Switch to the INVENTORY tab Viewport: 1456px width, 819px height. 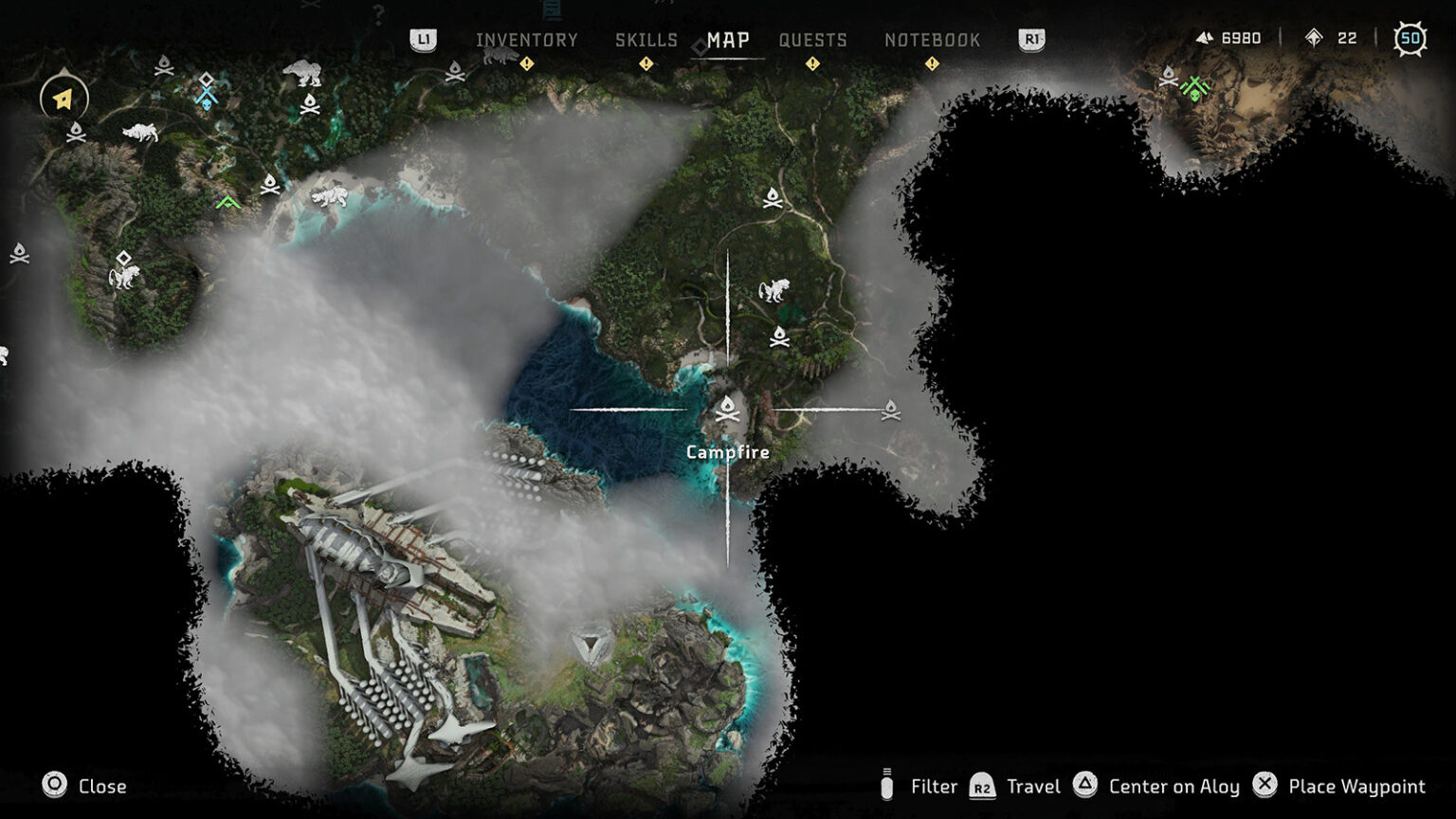[x=527, y=41]
